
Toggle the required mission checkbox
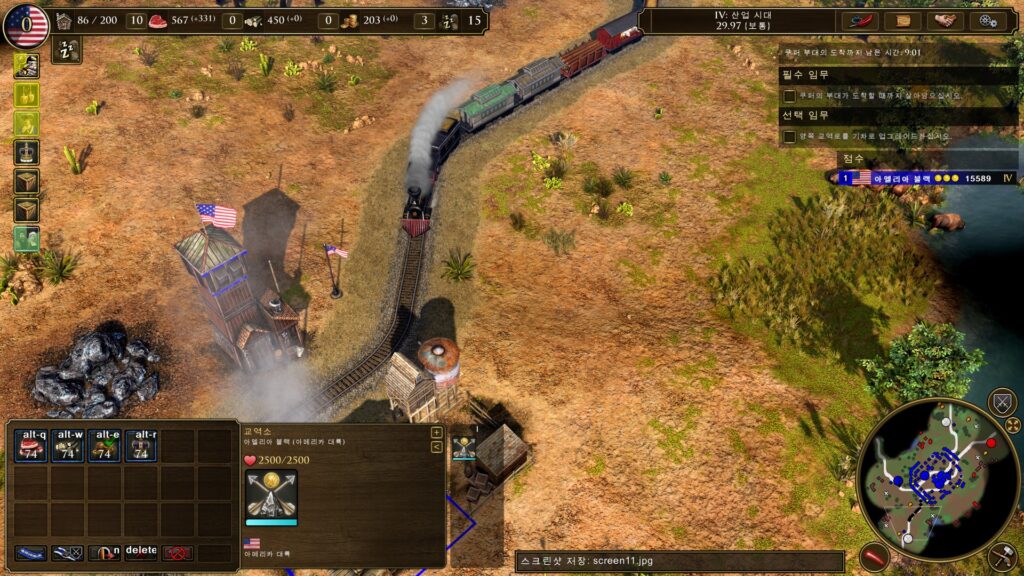pyautogui.click(x=790, y=96)
